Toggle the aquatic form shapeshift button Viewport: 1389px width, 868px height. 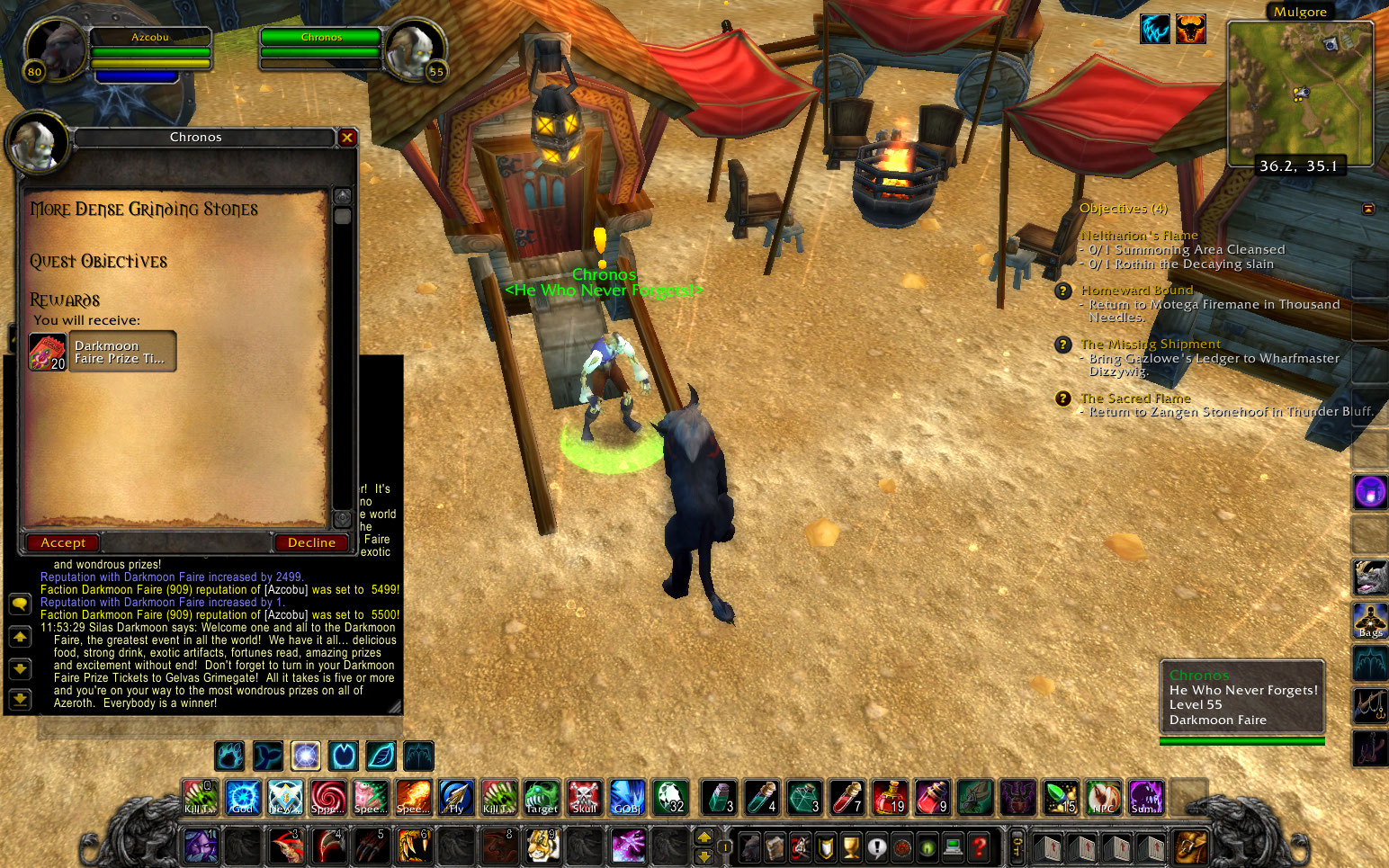pos(267,756)
